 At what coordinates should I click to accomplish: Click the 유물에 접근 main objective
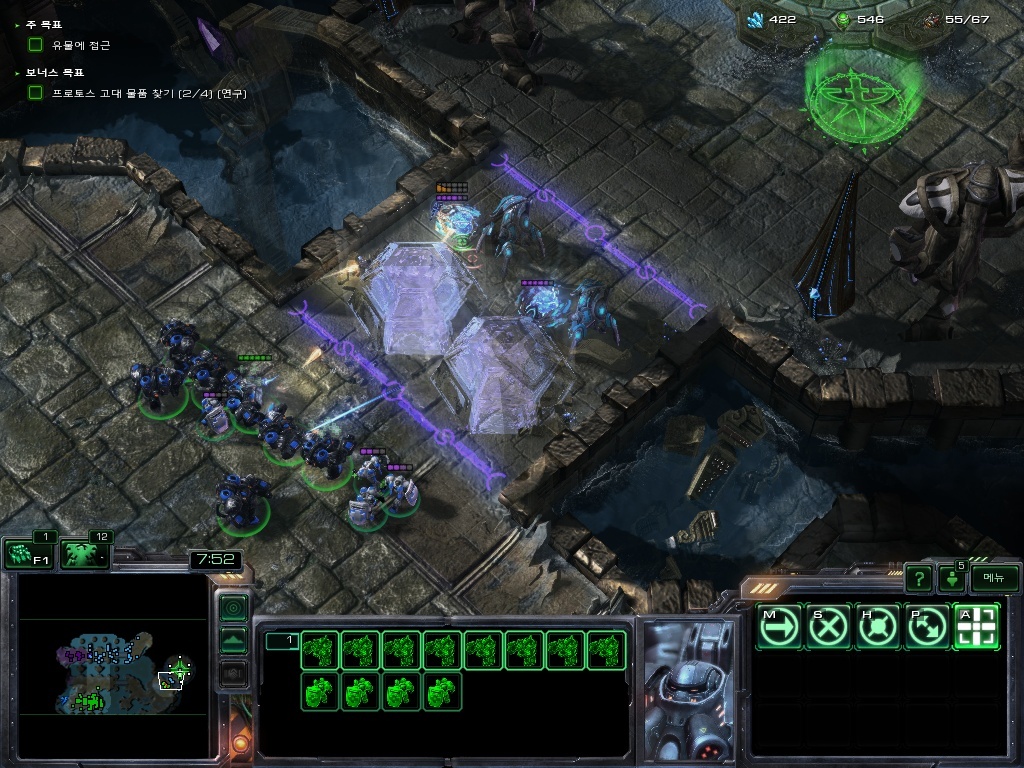pos(81,45)
